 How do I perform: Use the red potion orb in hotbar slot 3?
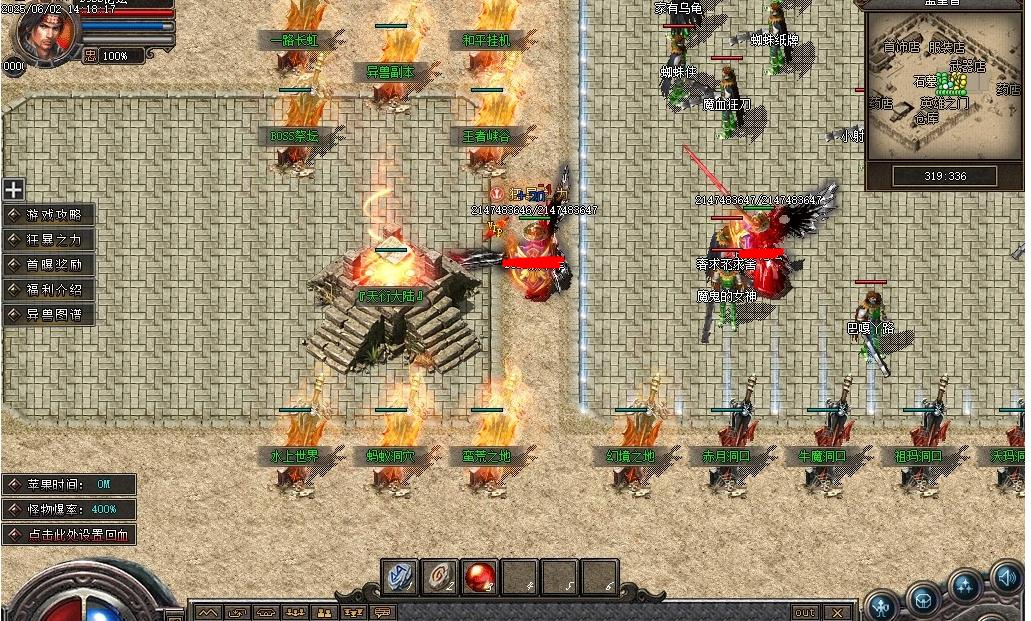[481, 576]
